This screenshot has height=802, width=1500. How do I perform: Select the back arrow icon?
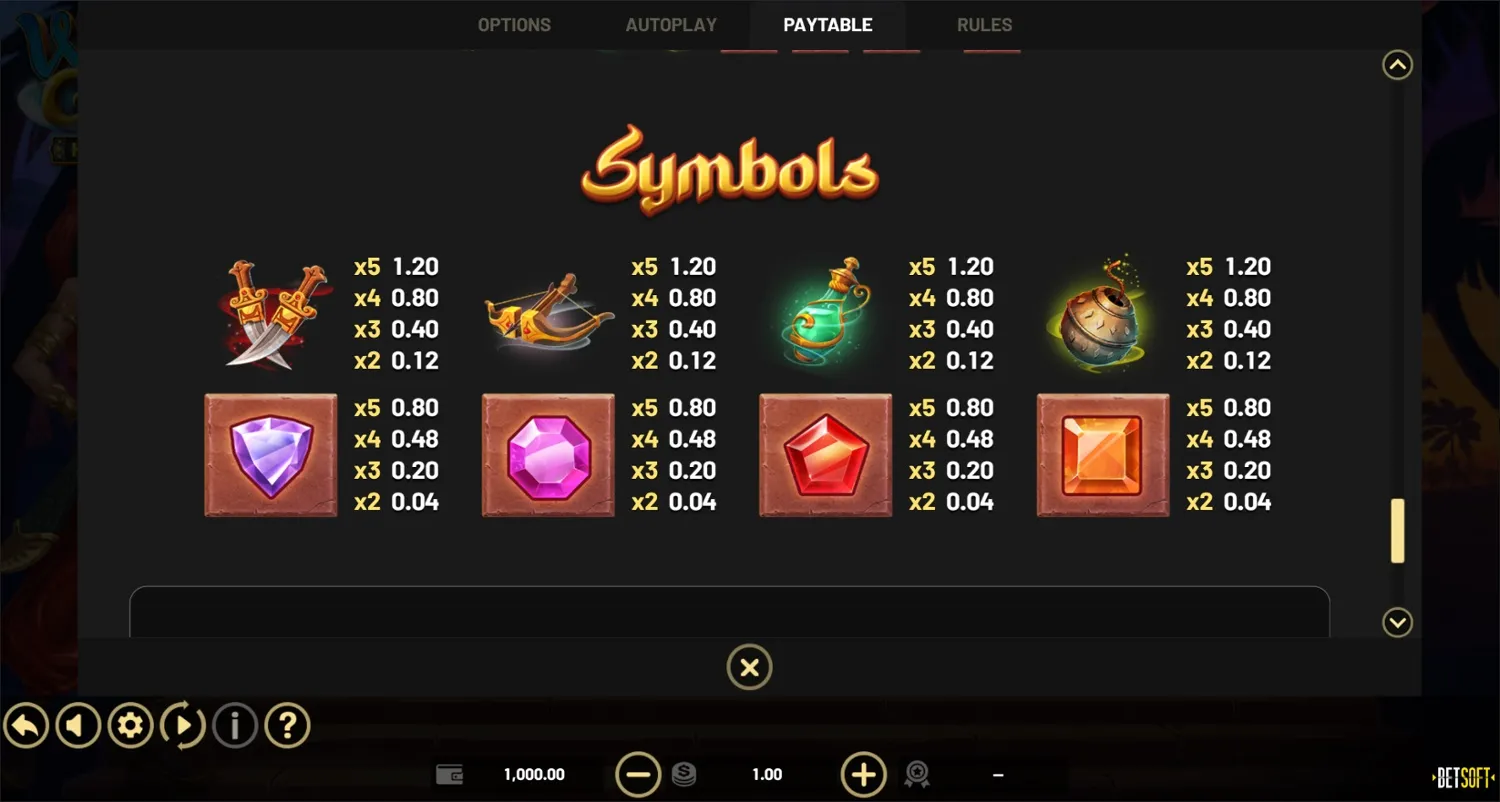tap(26, 725)
